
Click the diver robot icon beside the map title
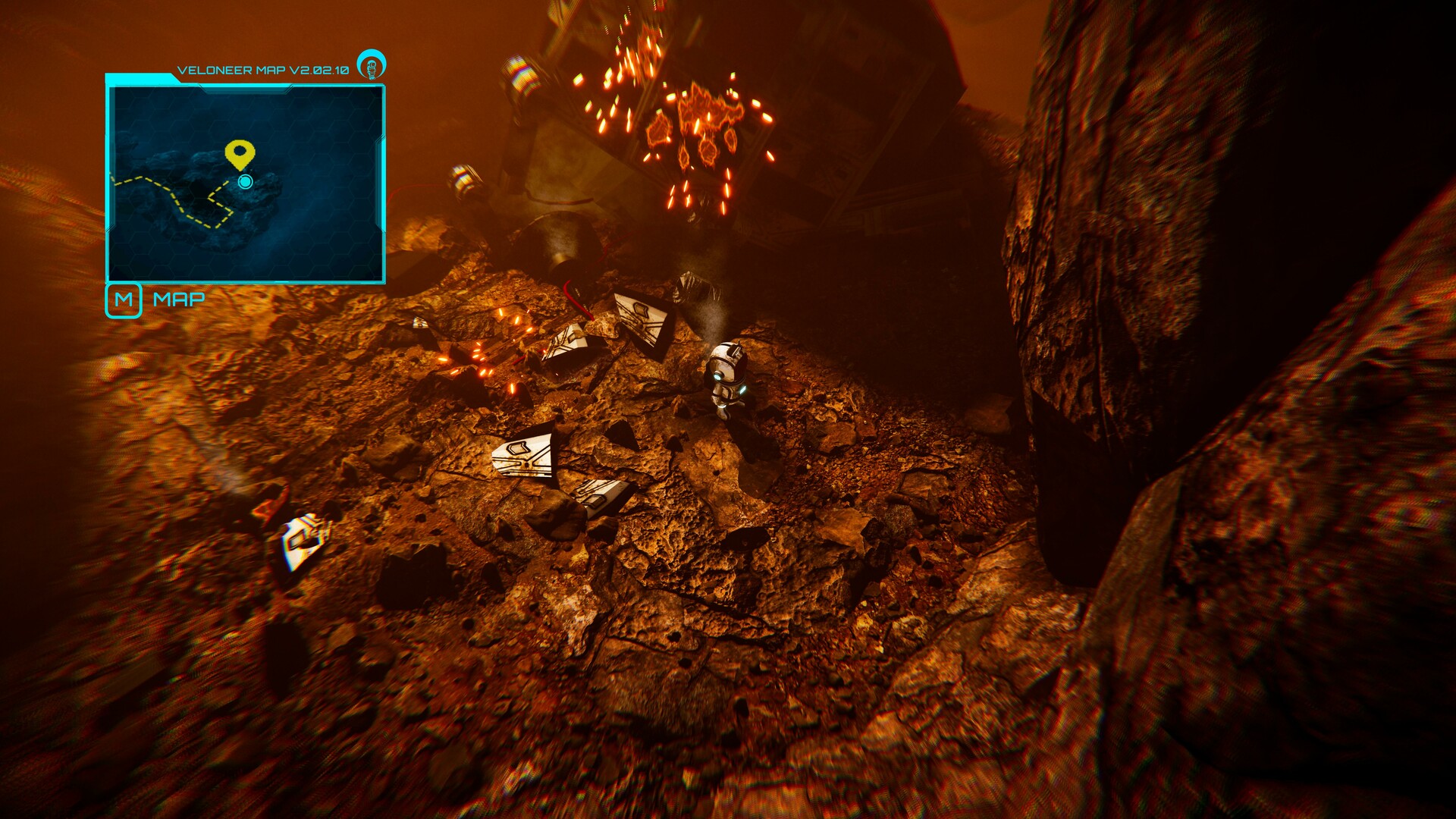coord(371,65)
